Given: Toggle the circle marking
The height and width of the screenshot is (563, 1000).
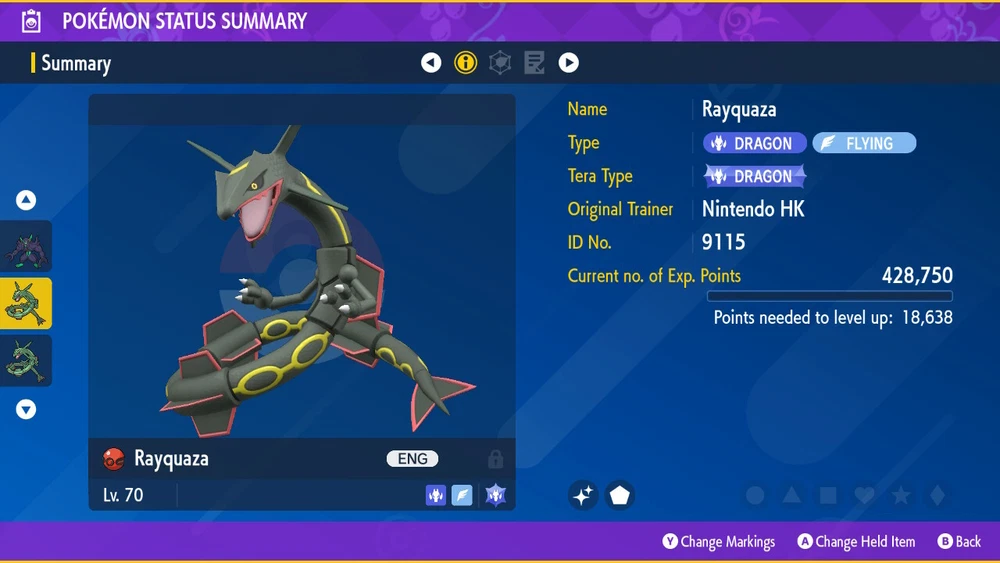Looking at the screenshot, I should tap(756, 495).
